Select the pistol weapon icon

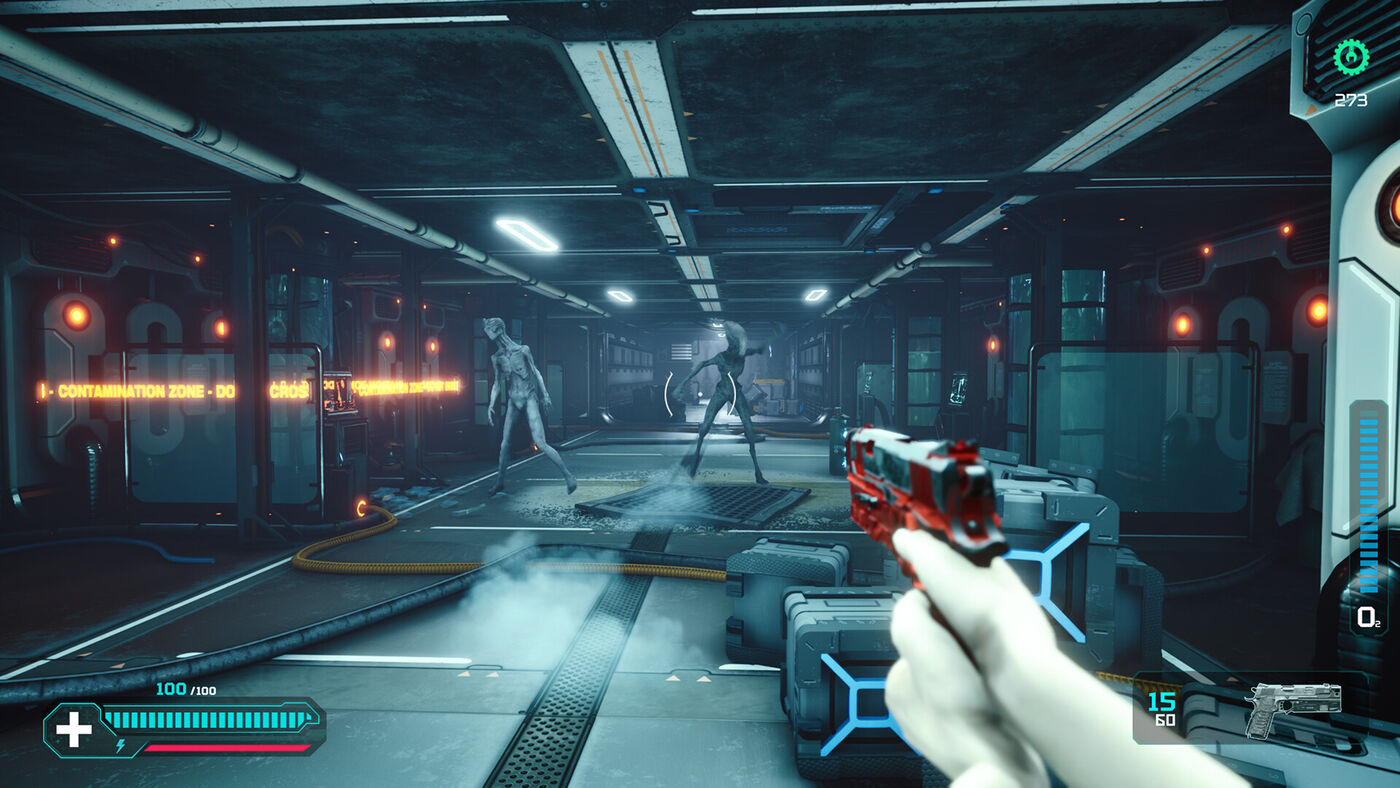[x=1293, y=709]
